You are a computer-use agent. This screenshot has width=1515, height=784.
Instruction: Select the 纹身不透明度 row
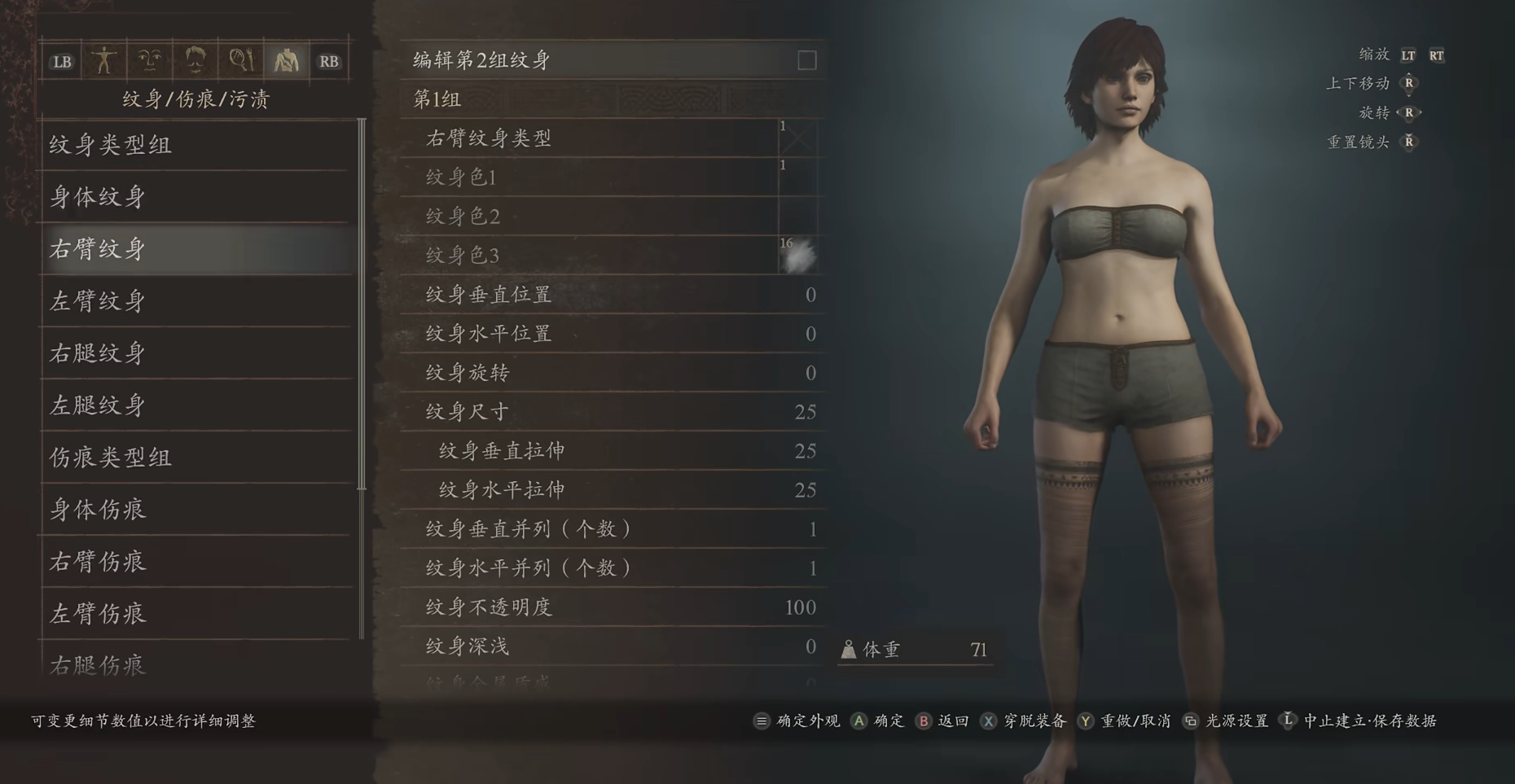tap(613, 607)
